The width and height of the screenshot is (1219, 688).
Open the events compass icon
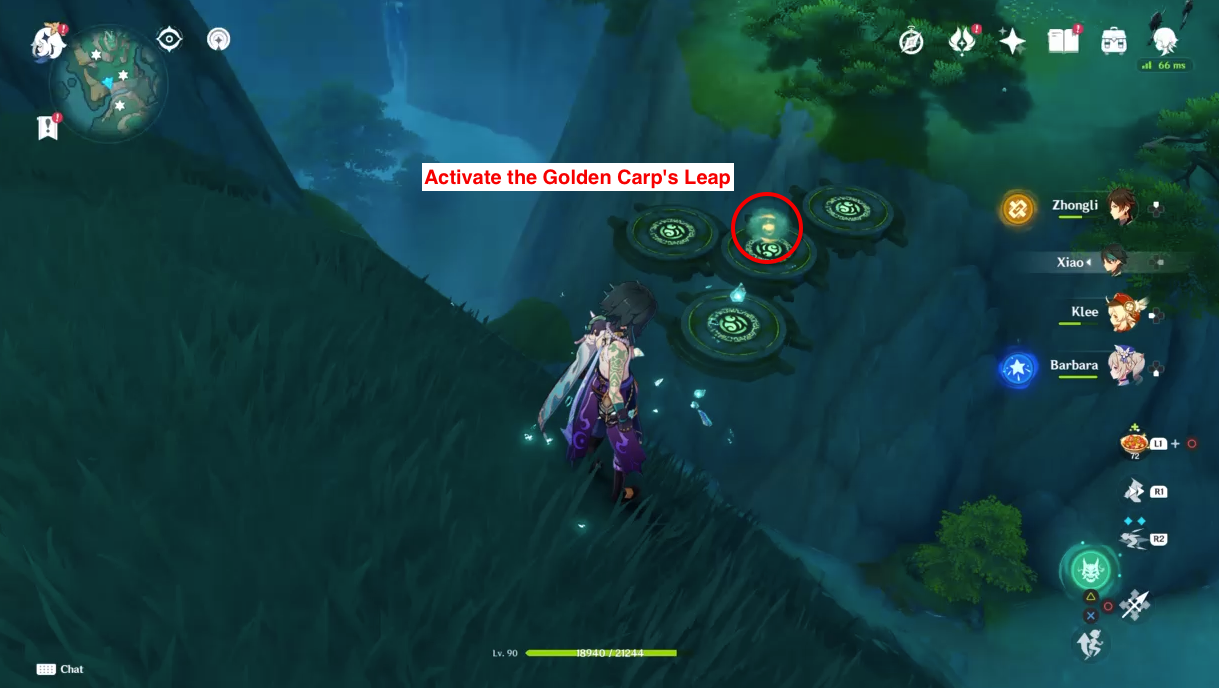[911, 41]
